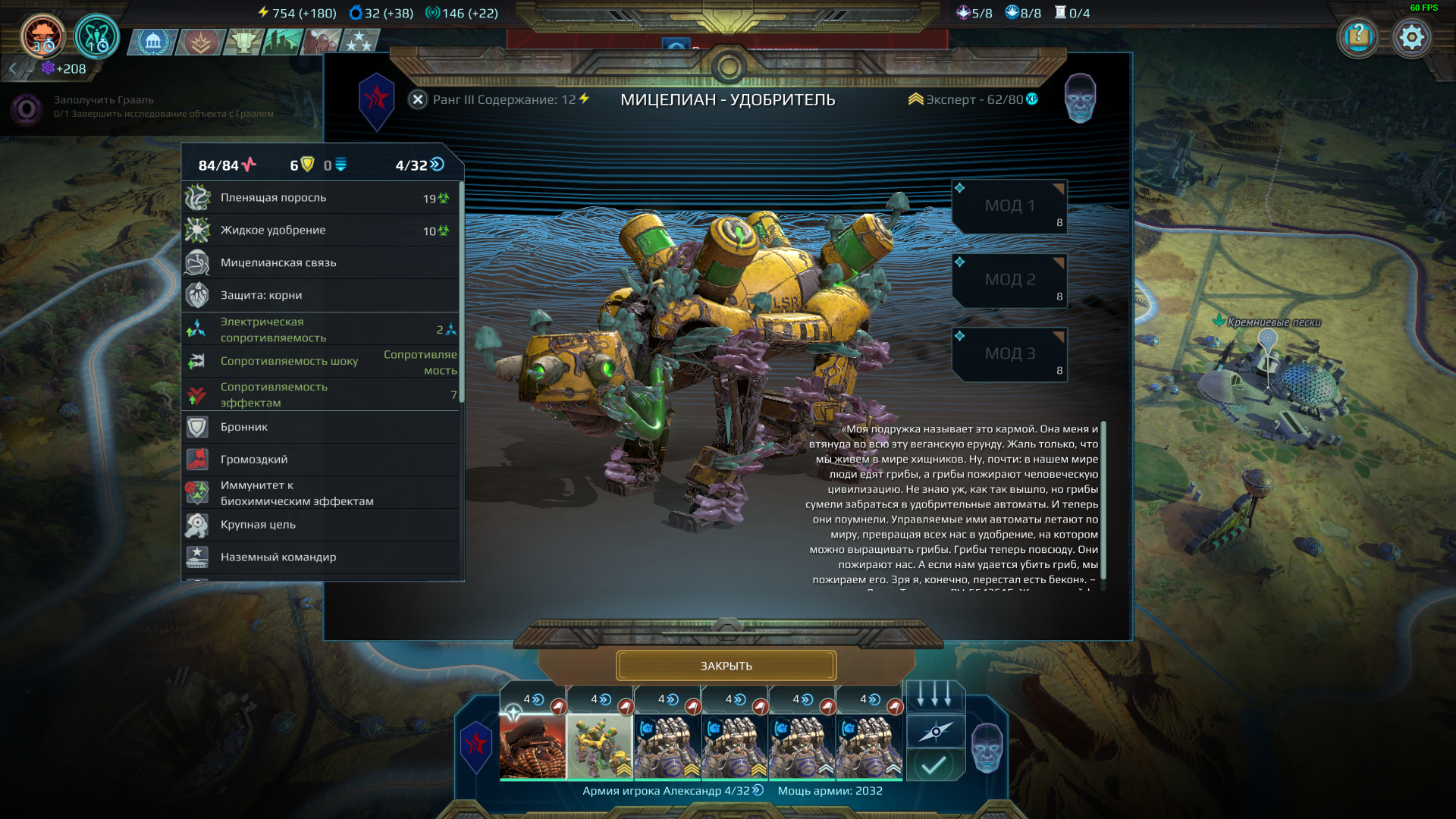Open the trophy icon in top bar
The image size is (1456, 819).
244,42
